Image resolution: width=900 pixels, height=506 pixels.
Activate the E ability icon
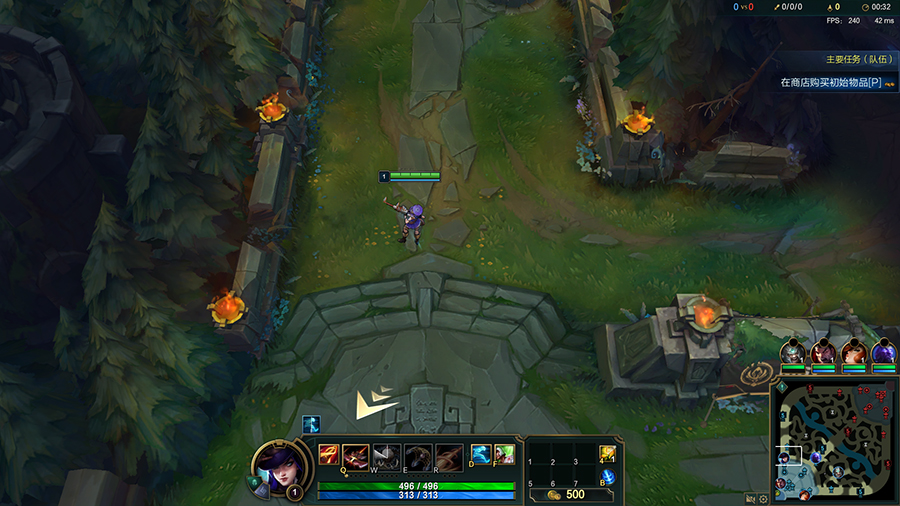pos(388,456)
